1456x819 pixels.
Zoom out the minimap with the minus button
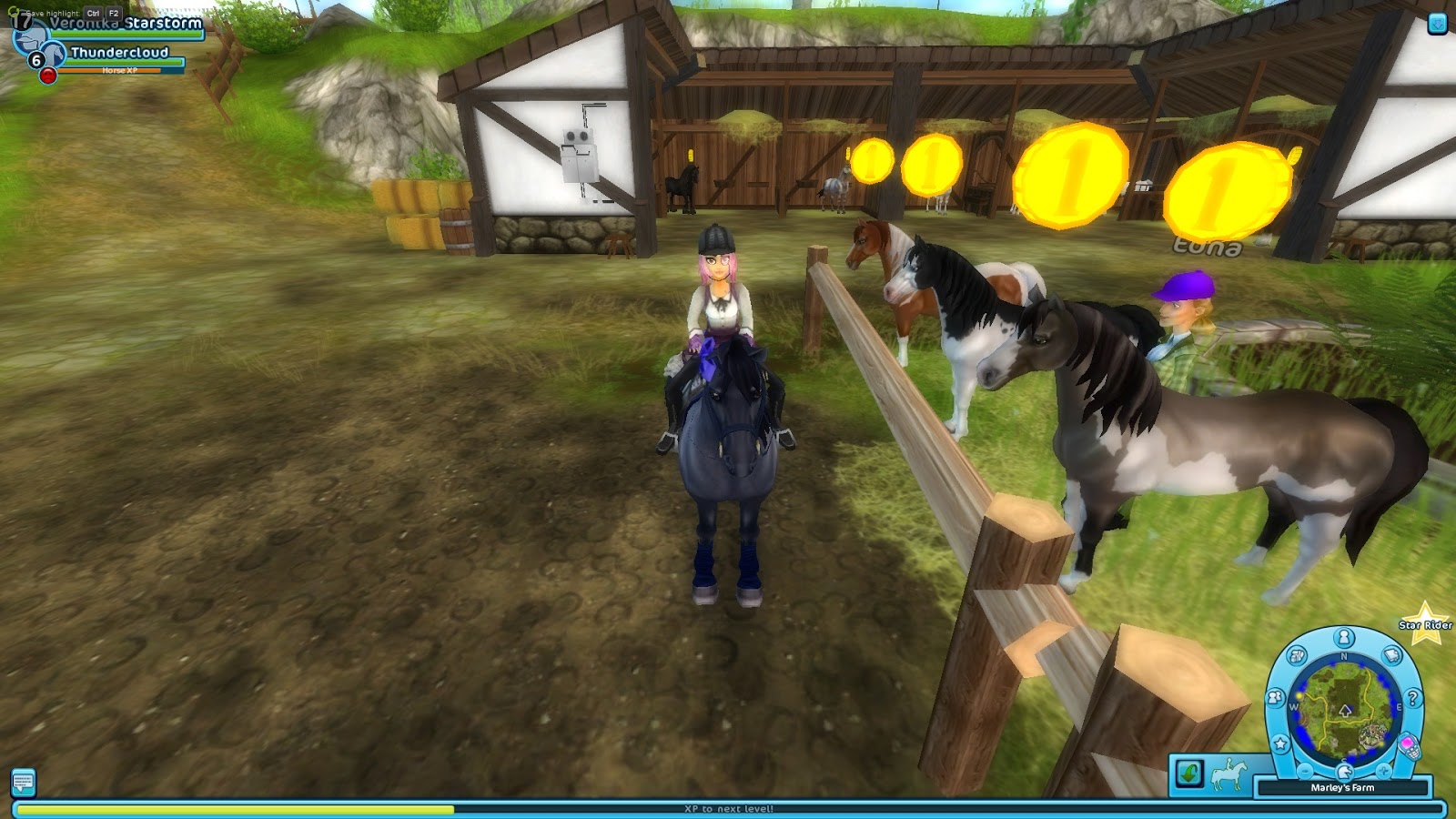tap(1304, 771)
